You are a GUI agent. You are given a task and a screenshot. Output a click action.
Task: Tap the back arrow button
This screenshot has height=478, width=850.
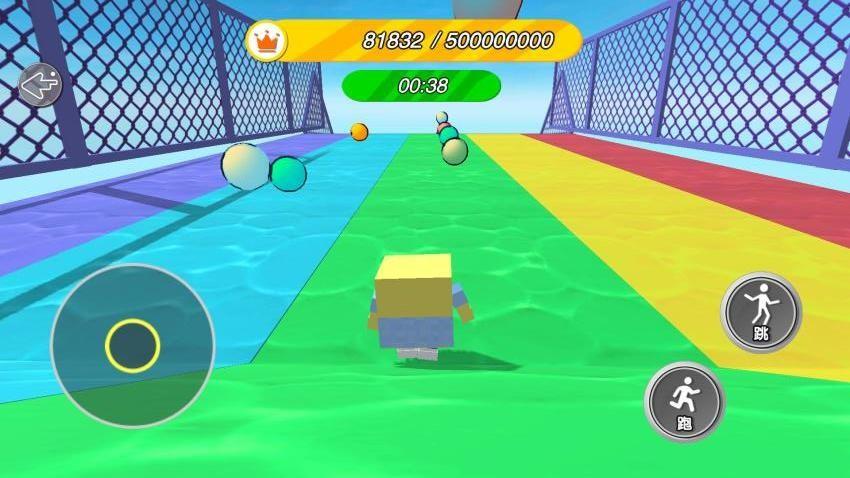(x=40, y=85)
